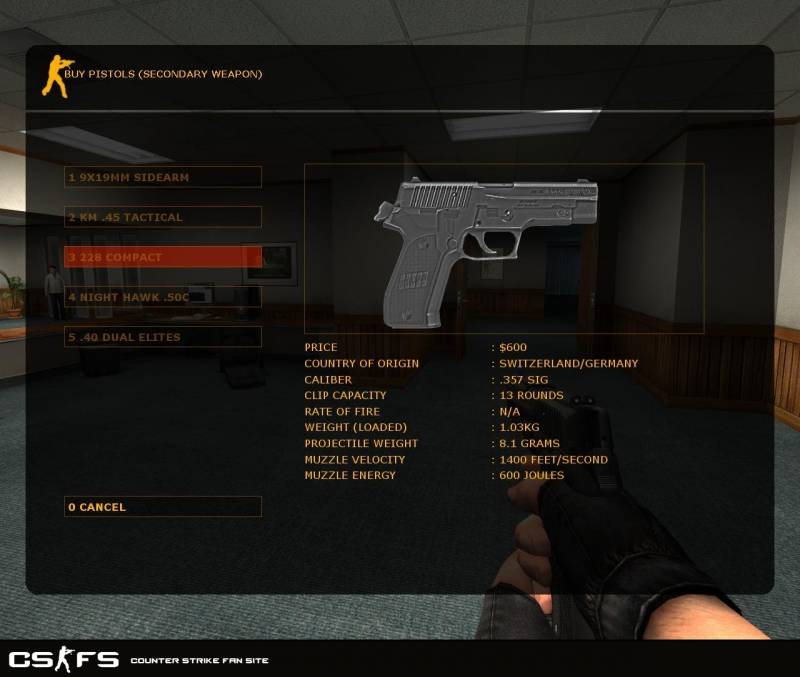The image size is (800, 677).
Task: Choose the KM .45 Tactical pistol
Action: click(x=162, y=217)
